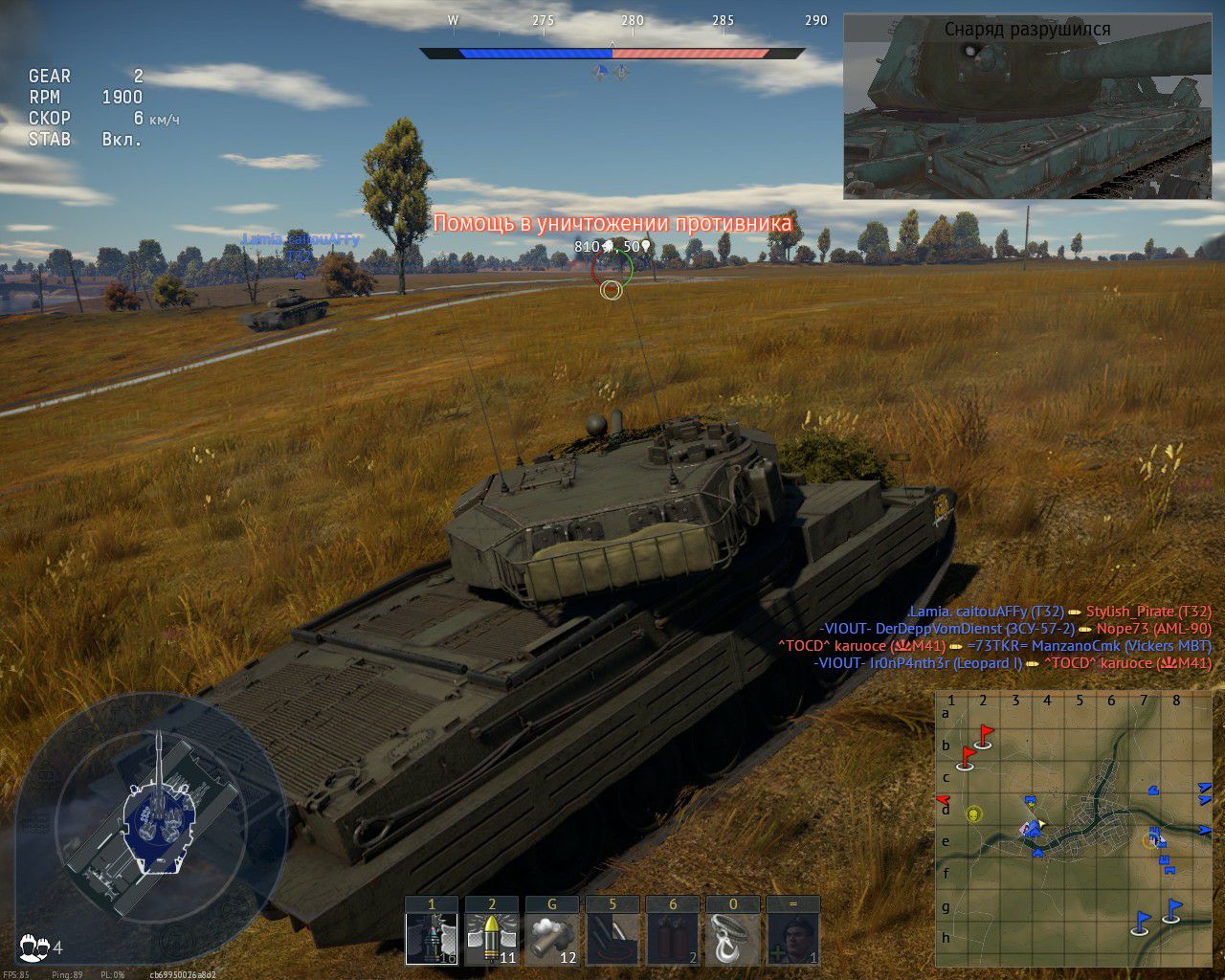This screenshot has height=980, width=1225.
Task: Click the team score ticket bar
Action: click(612, 54)
